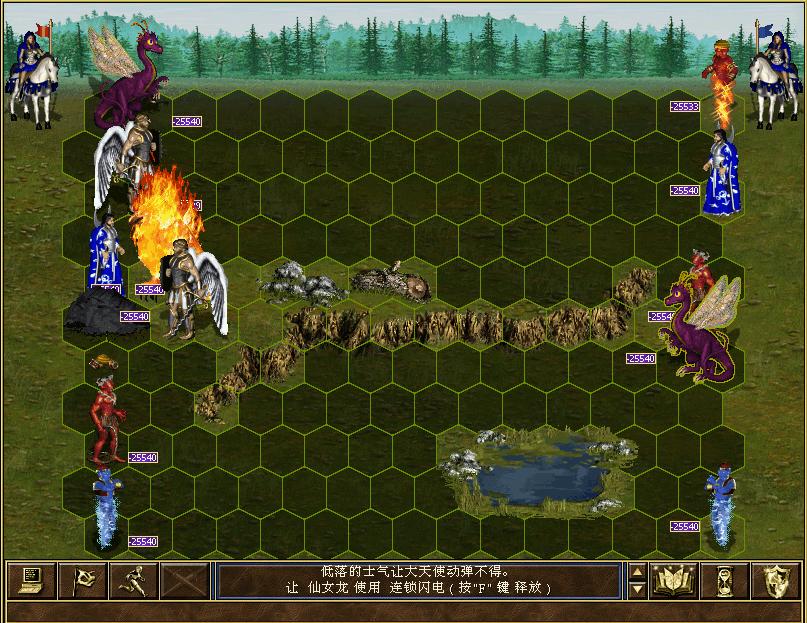Retreat using the running man button
The image size is (807, 623).
133,580
